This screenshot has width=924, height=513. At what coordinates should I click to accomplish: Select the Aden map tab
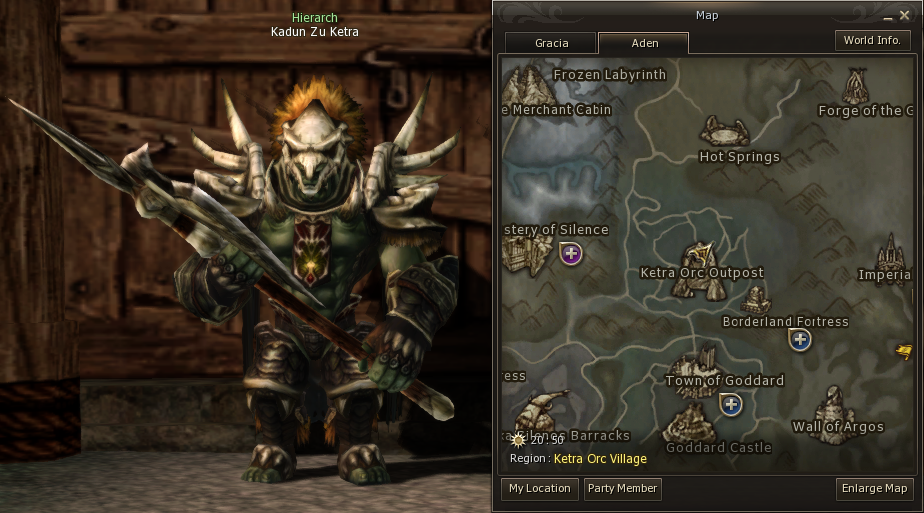click(643, 43)
